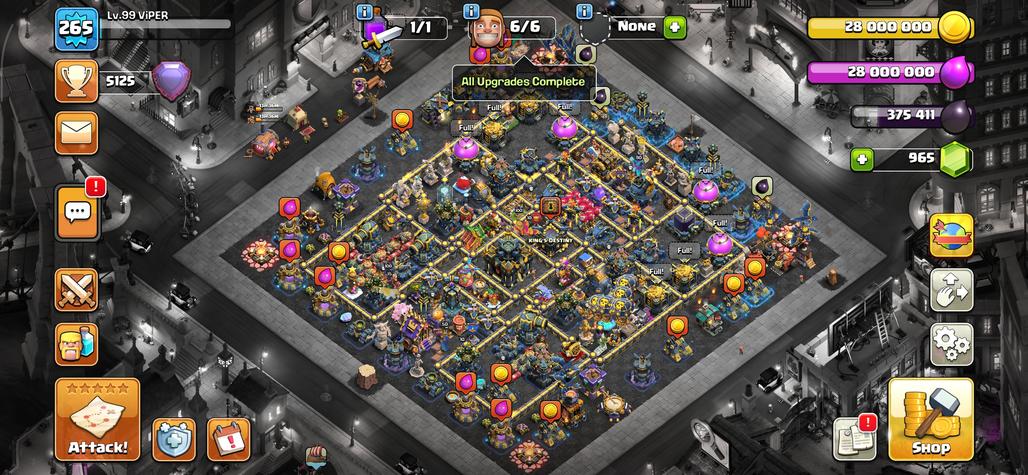
Task: Open the level 265 experience badge
Action: (x=76, y=27)
